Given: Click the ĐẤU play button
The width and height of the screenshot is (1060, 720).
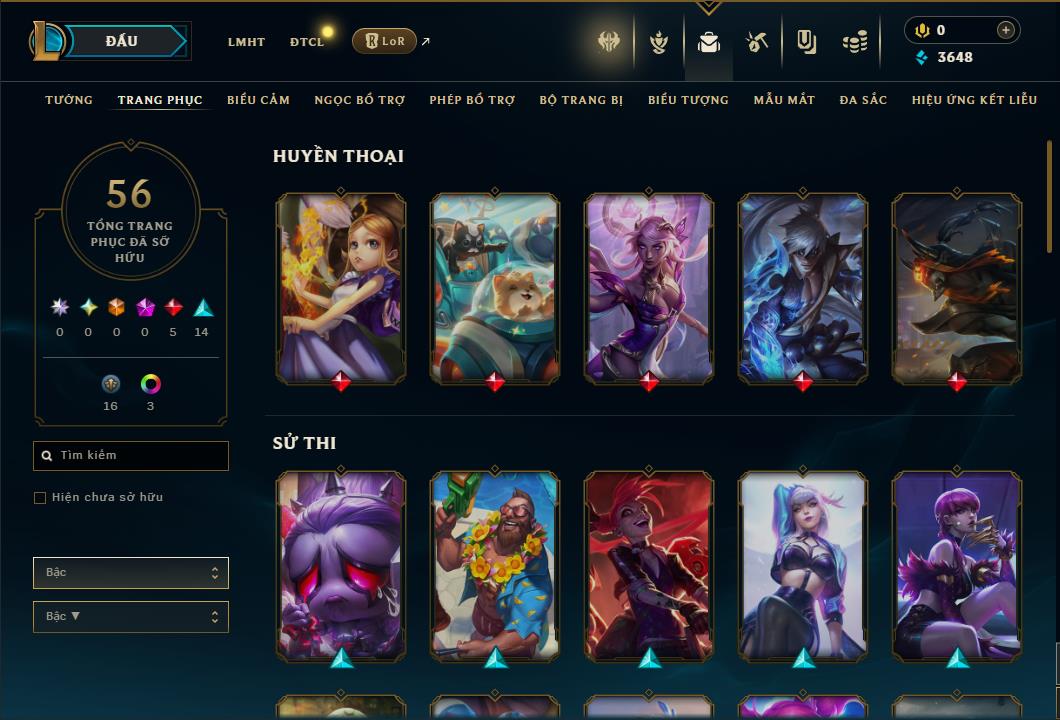Looking at the screenshot, I should click(122, 41).
